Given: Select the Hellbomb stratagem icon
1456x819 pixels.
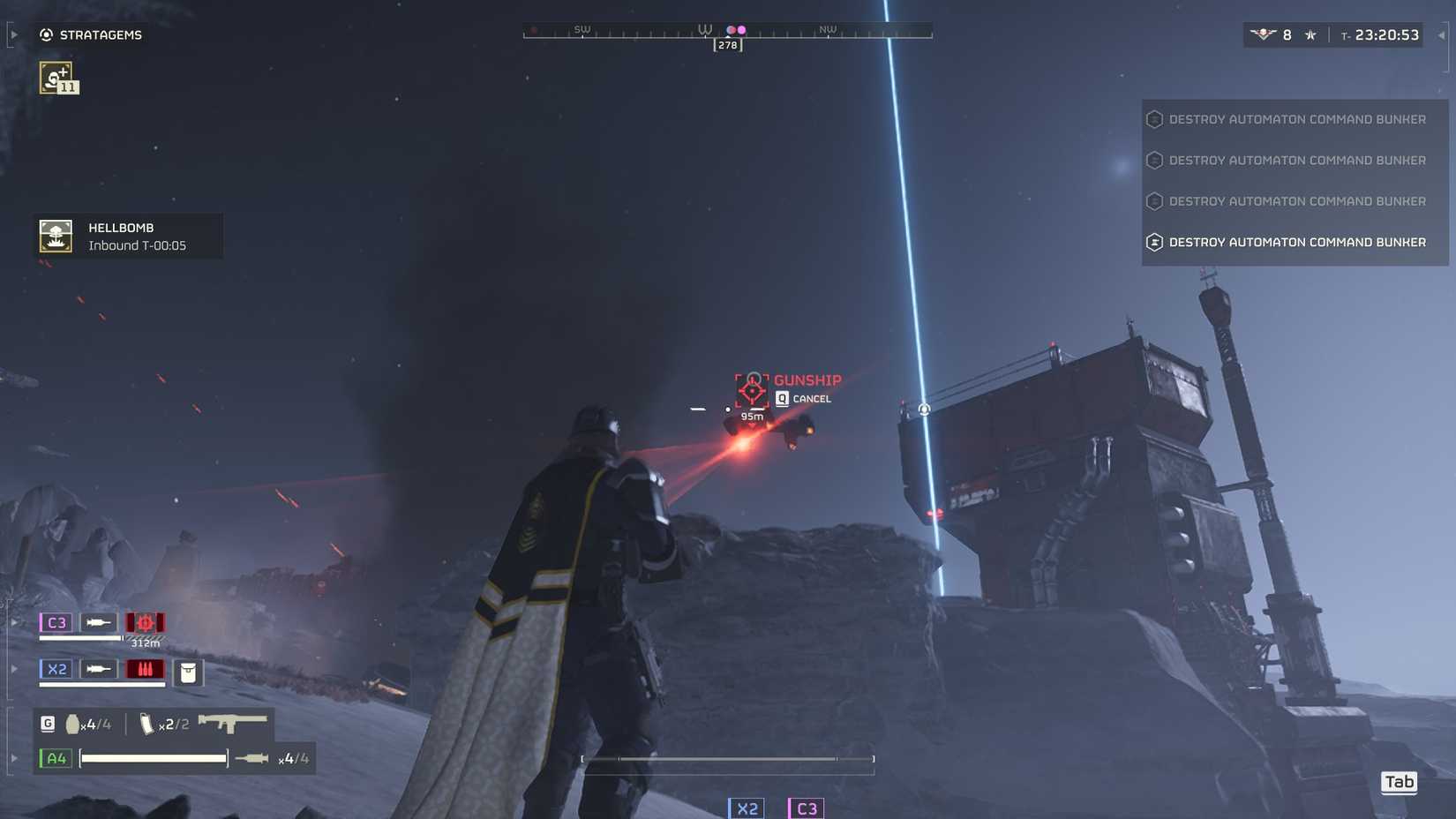Looking at the screenshot, I should (55, 236).
